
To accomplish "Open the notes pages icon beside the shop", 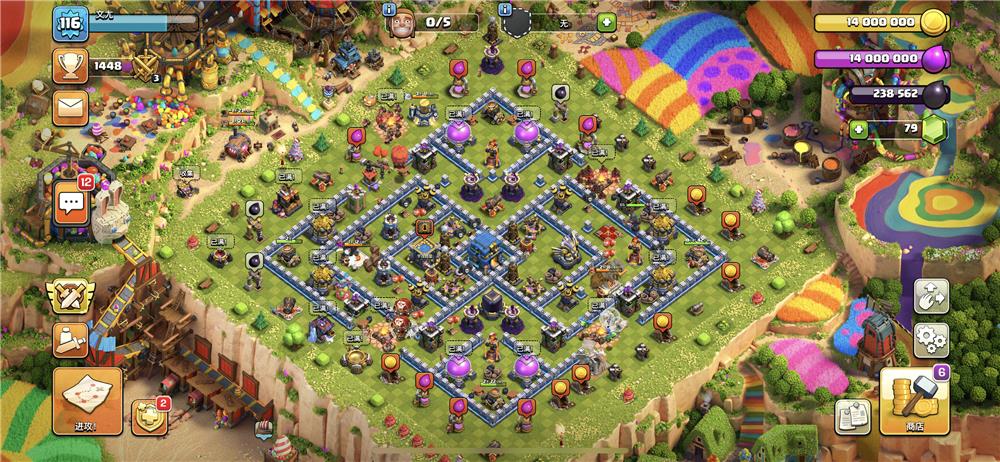I will 851,416.
